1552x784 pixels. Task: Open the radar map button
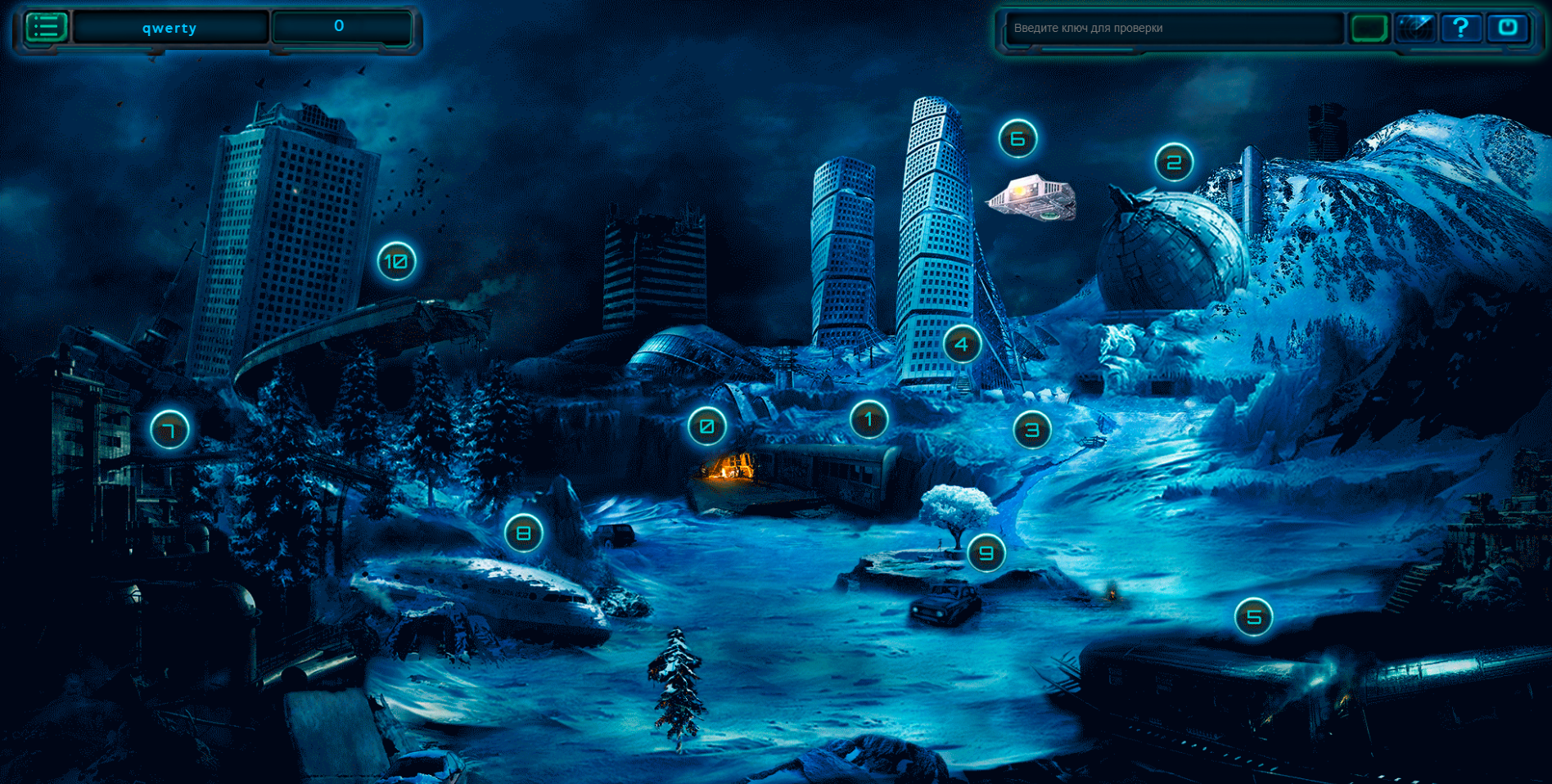(1415, 28)
